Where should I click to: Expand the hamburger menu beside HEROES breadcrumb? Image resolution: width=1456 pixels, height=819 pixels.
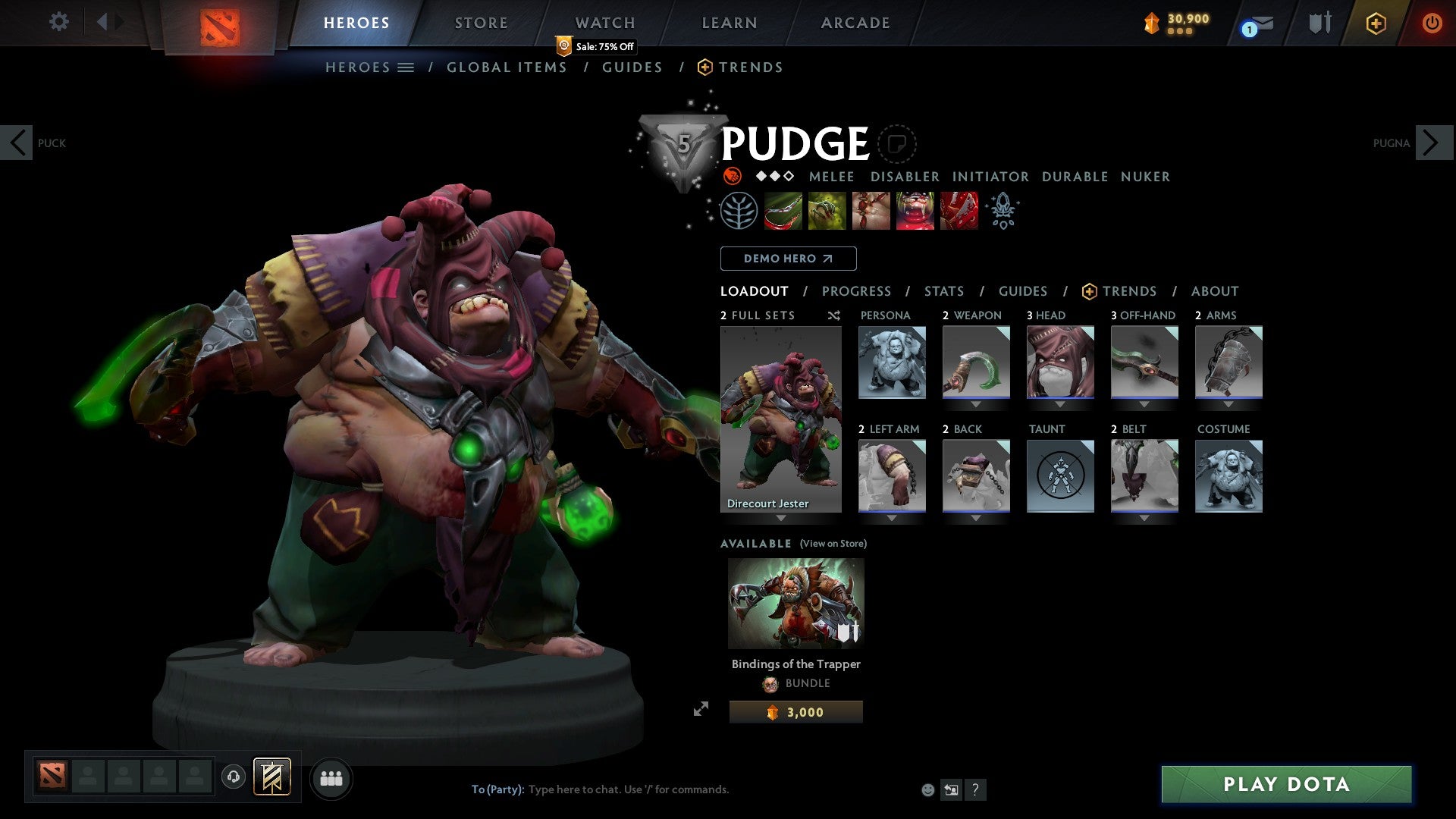[406, 67]
